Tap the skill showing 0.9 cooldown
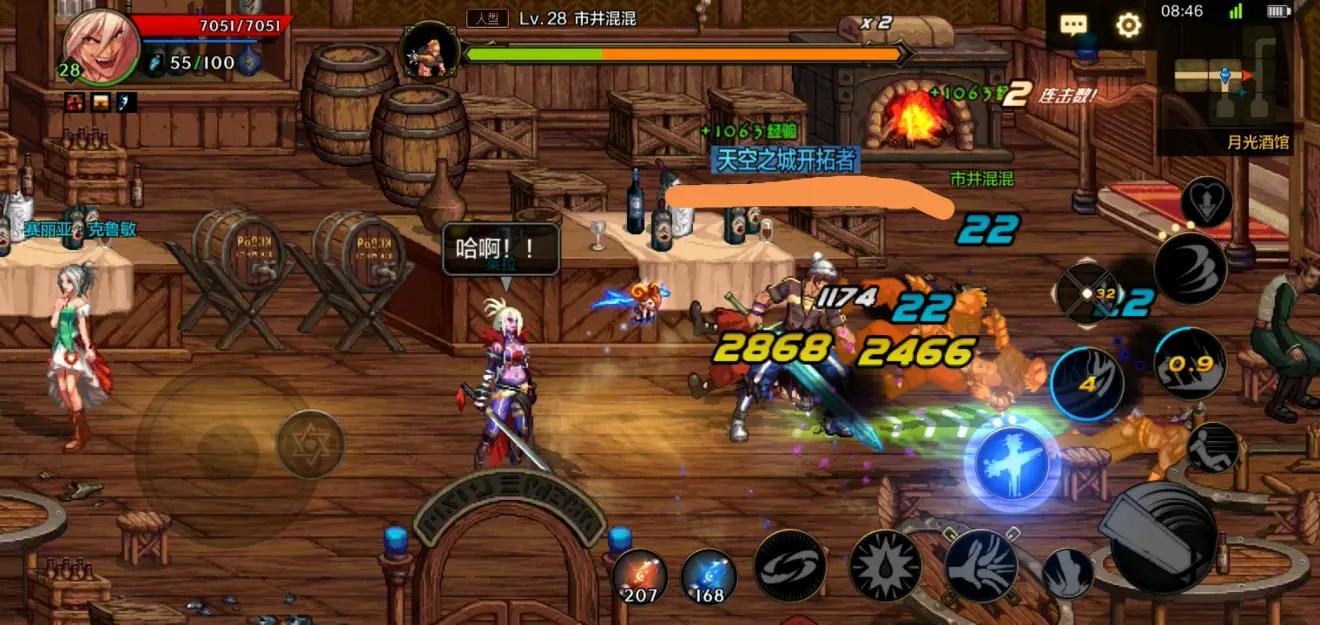This screenshot has height=625, width=1320. point(1190,364)
